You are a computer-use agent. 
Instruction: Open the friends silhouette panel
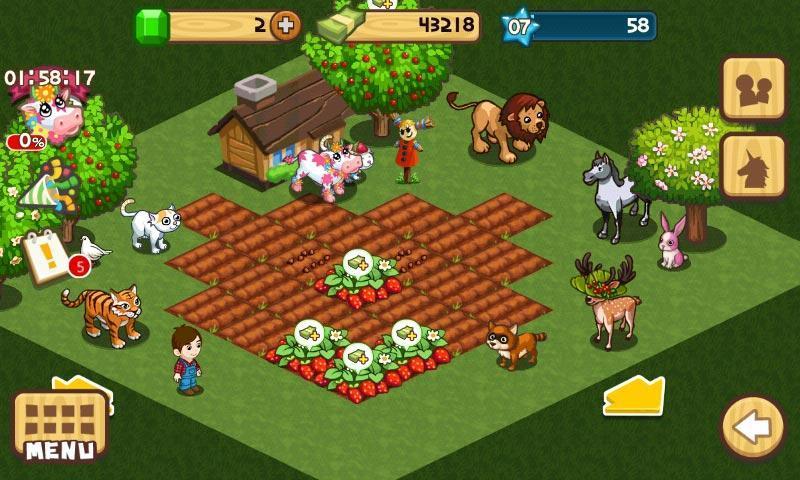click(753, 87)
